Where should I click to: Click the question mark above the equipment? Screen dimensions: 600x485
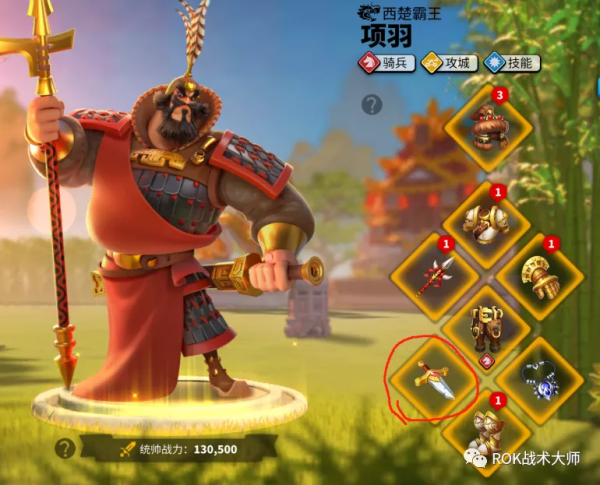tap(372, 104)
